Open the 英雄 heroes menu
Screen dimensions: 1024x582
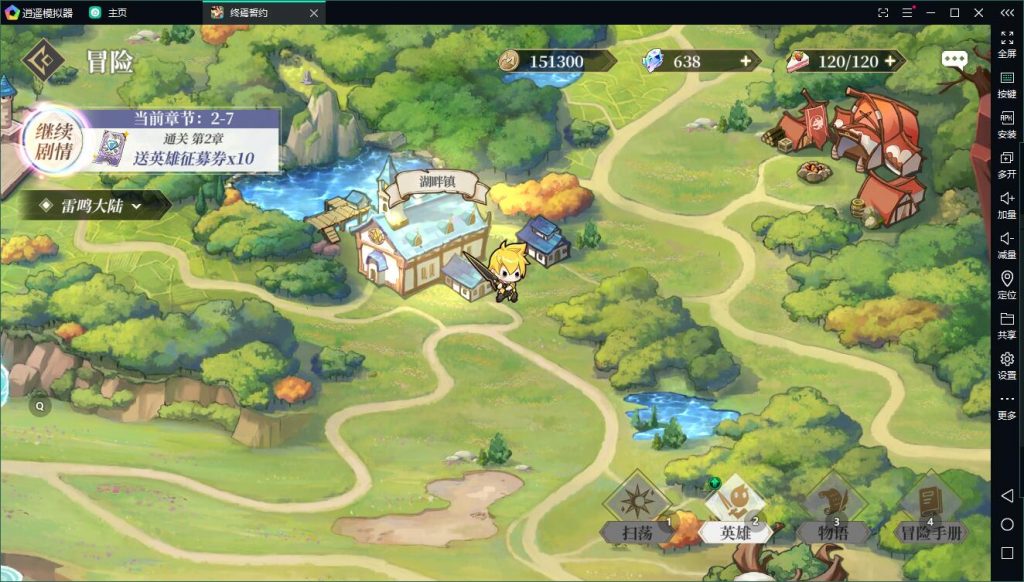pos(735,512)
